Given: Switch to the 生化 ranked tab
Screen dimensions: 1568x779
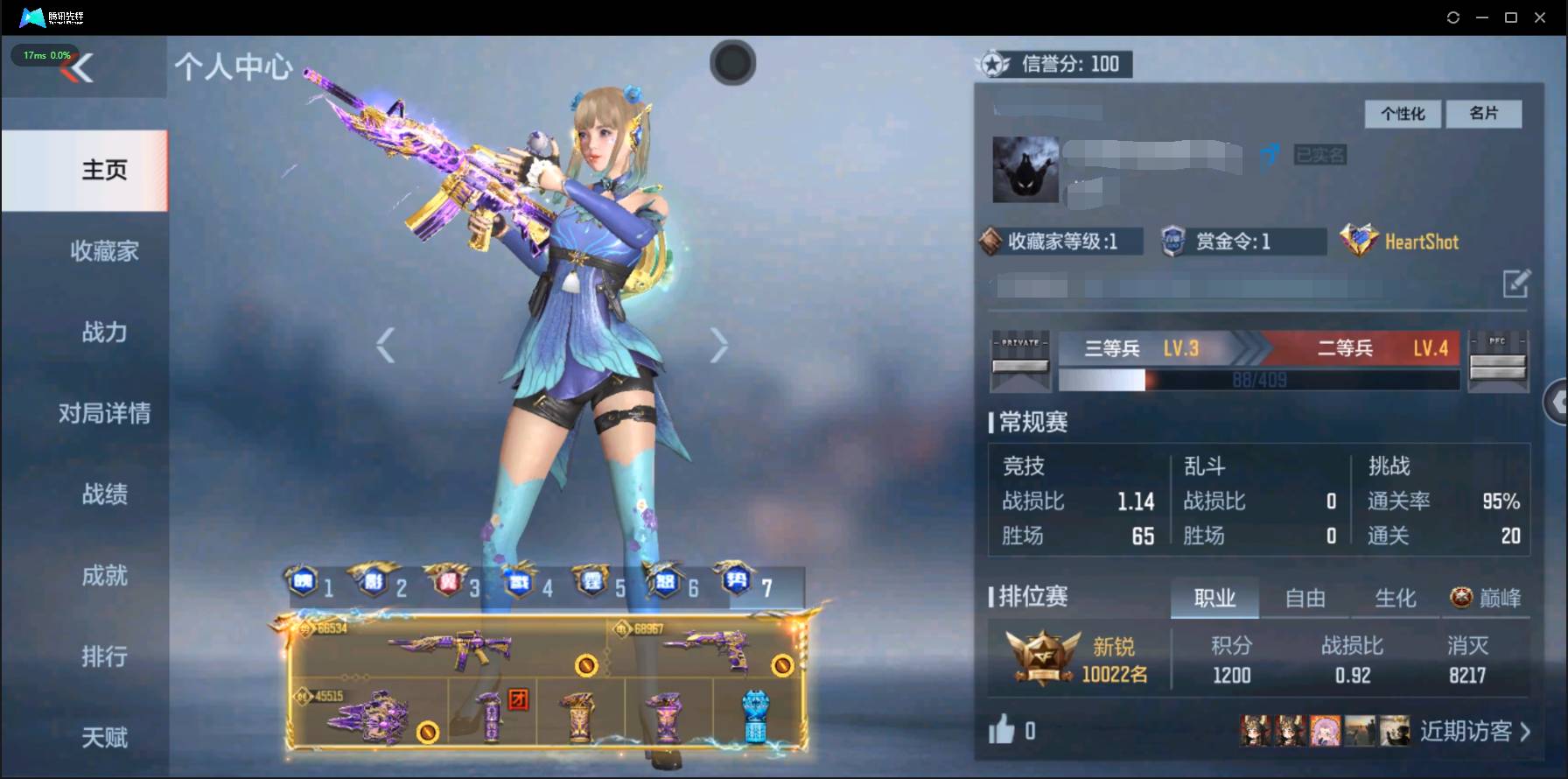Looking at the screenshot, I should pyautogui.click(x=1395, y=598).
